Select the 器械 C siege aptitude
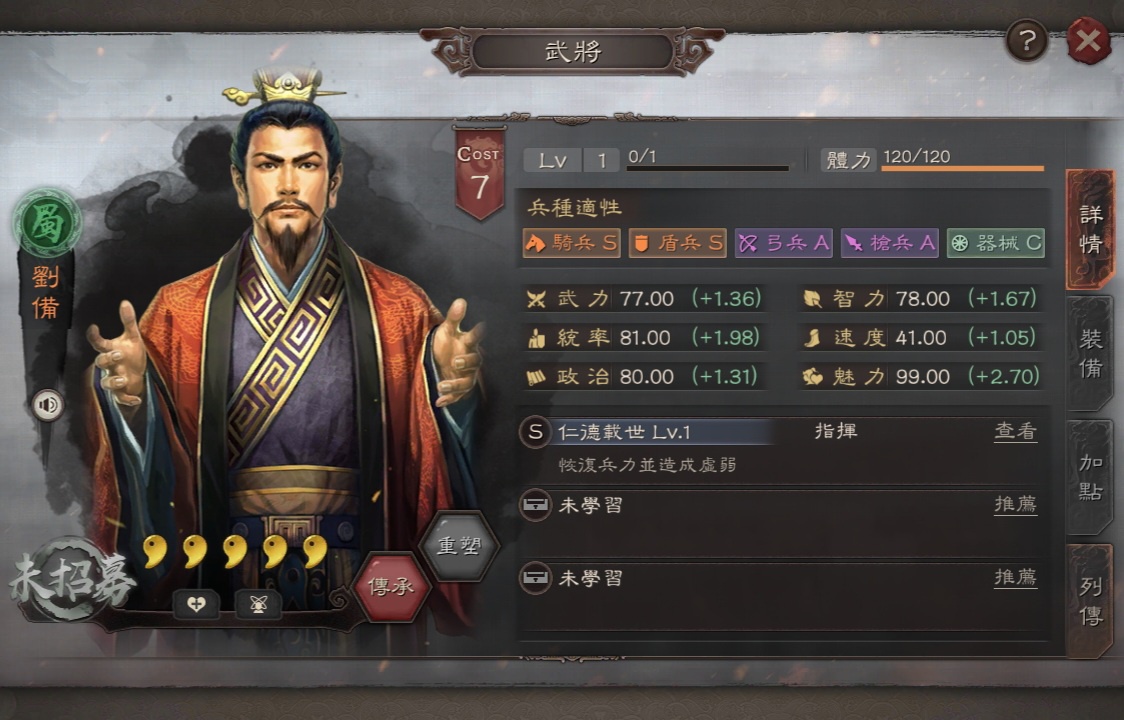Viewport: 1124px width, 720px height. coord(996,243)
